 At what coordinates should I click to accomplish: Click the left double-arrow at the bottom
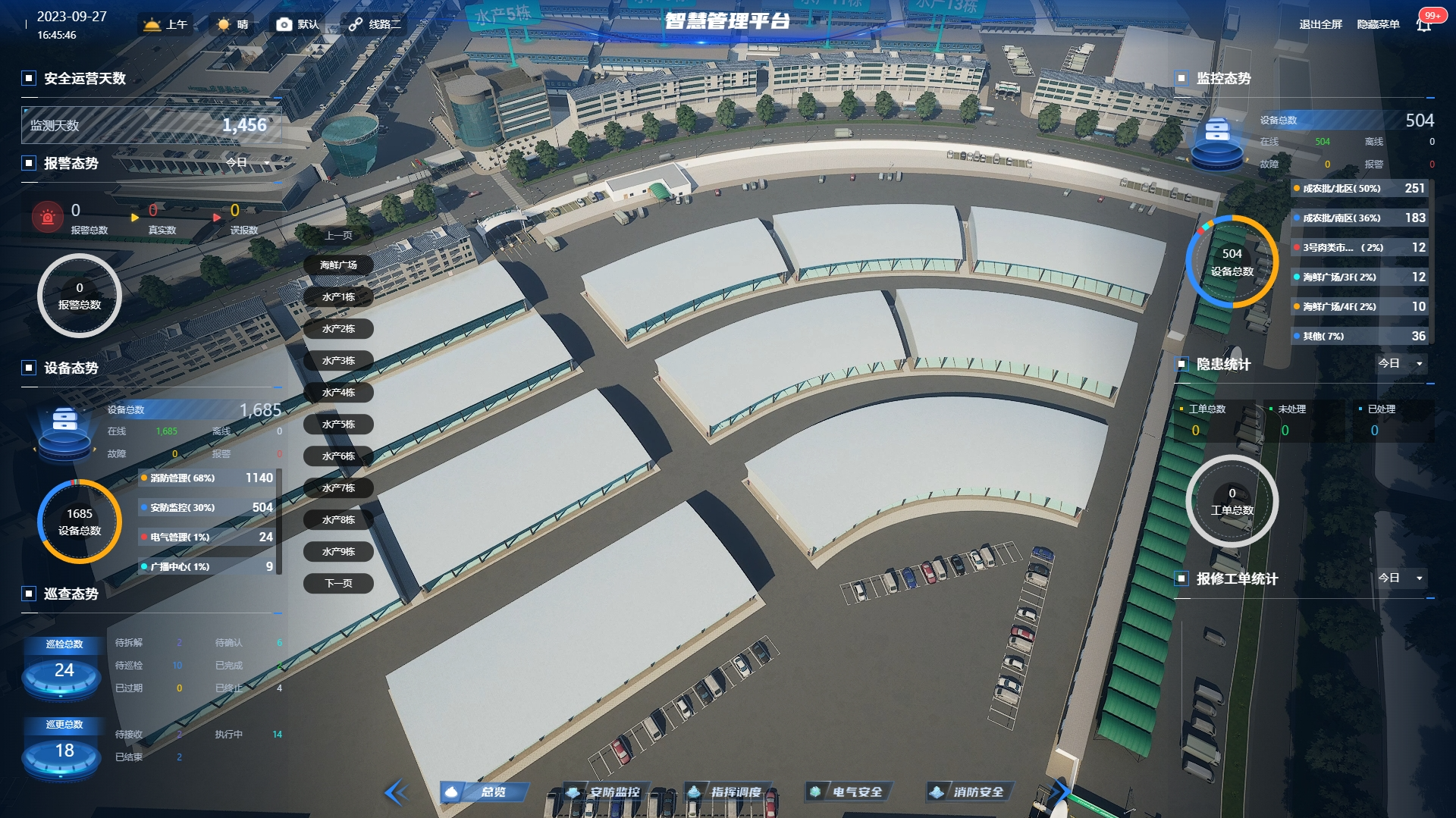(x=396, y=793)
